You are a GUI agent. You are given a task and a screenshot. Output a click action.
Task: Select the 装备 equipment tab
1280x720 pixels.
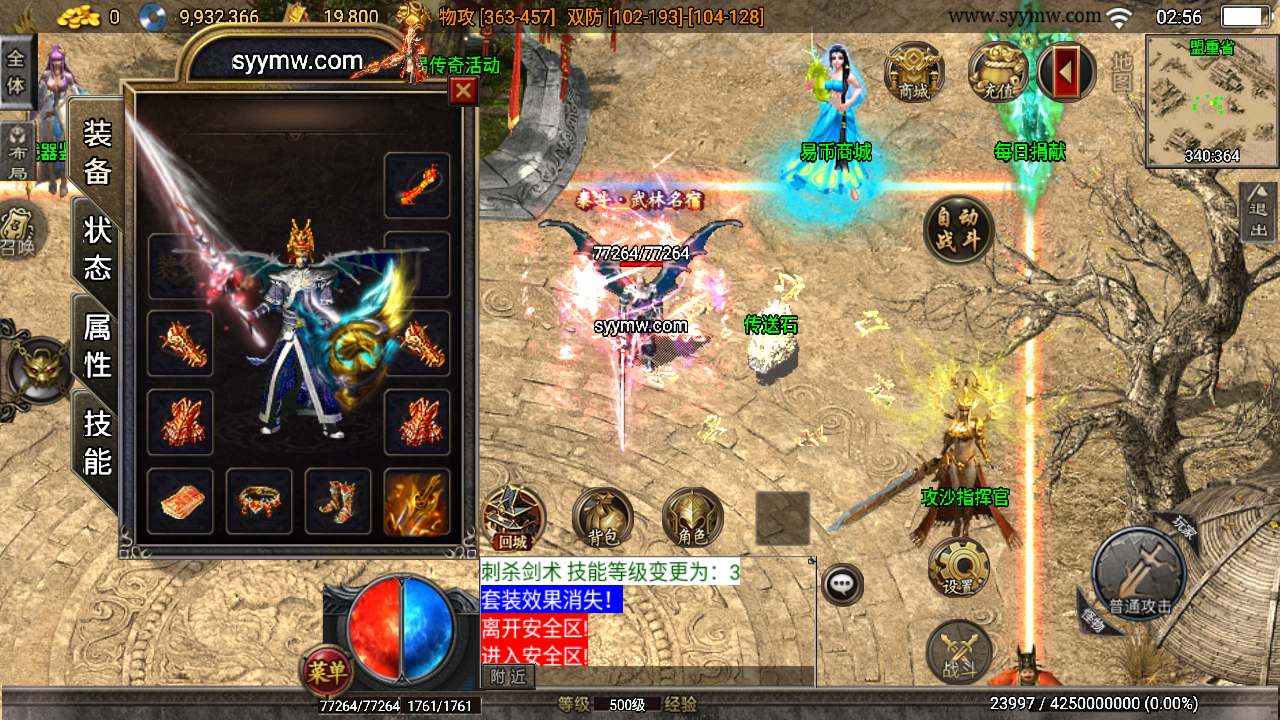coord(97,152)
